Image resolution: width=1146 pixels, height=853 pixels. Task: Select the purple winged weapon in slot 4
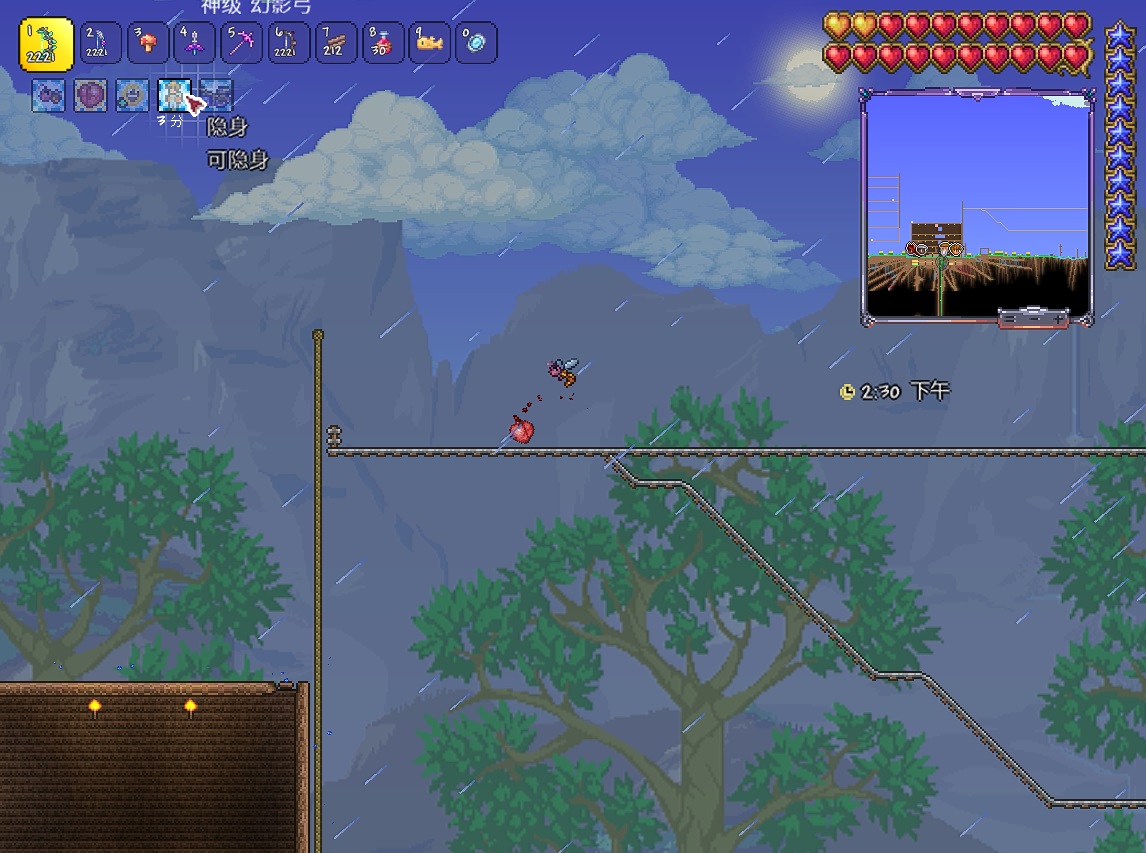pyautogui.click(x=195, y=43)
